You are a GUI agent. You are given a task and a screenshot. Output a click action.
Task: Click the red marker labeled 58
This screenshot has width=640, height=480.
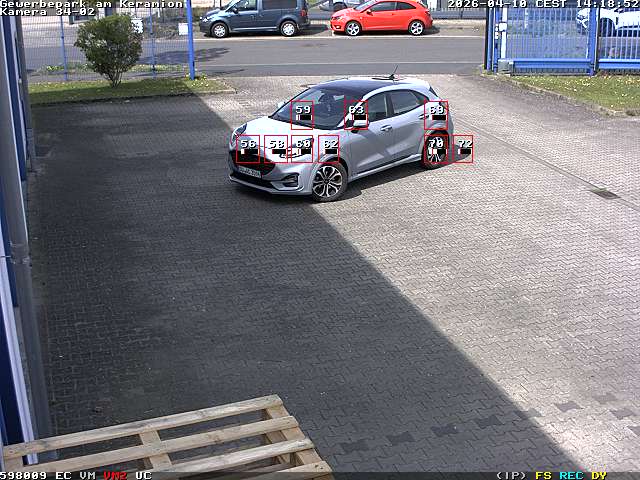coord(277,149)
